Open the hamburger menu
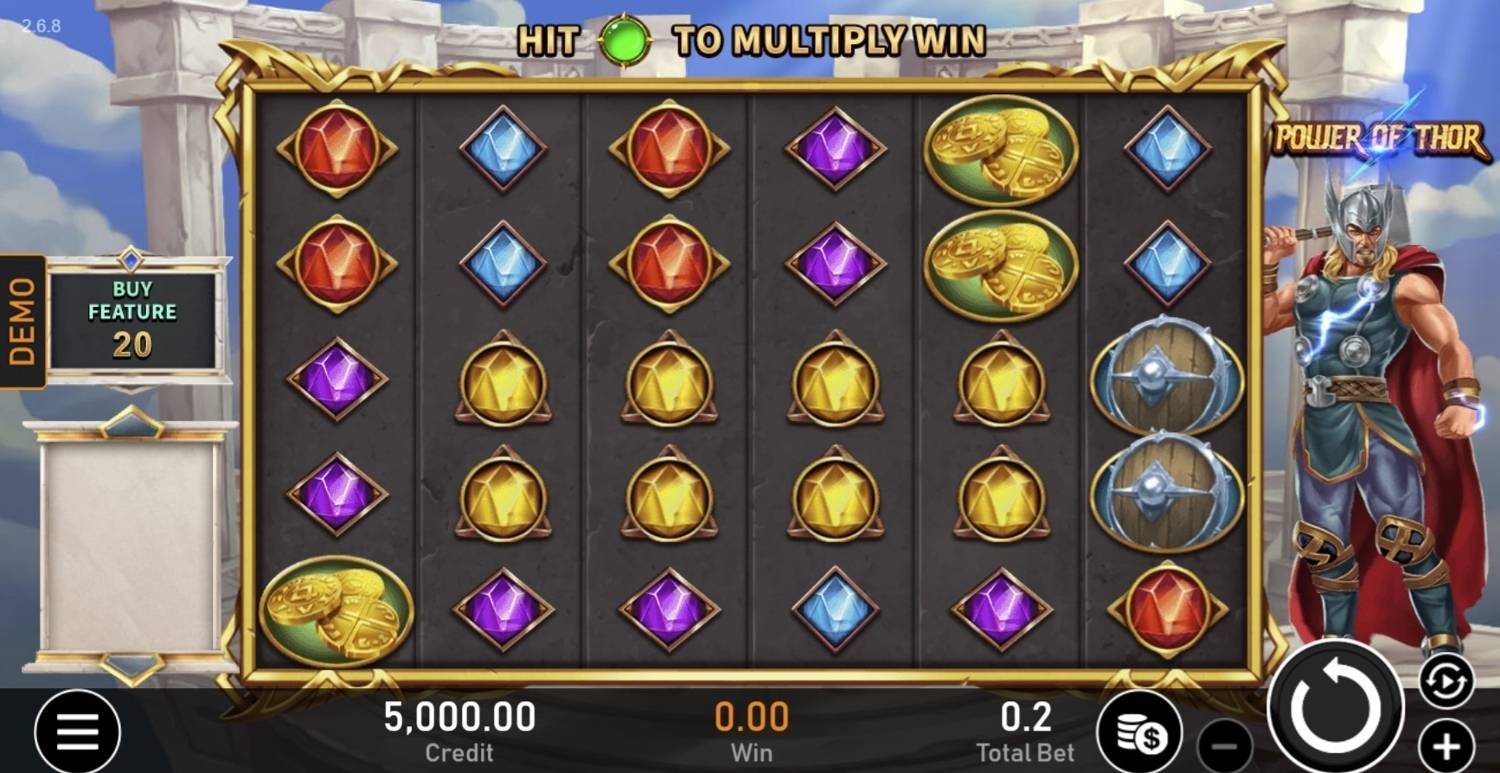Screen dimensions: 1500x773 (x=77, y=732)
